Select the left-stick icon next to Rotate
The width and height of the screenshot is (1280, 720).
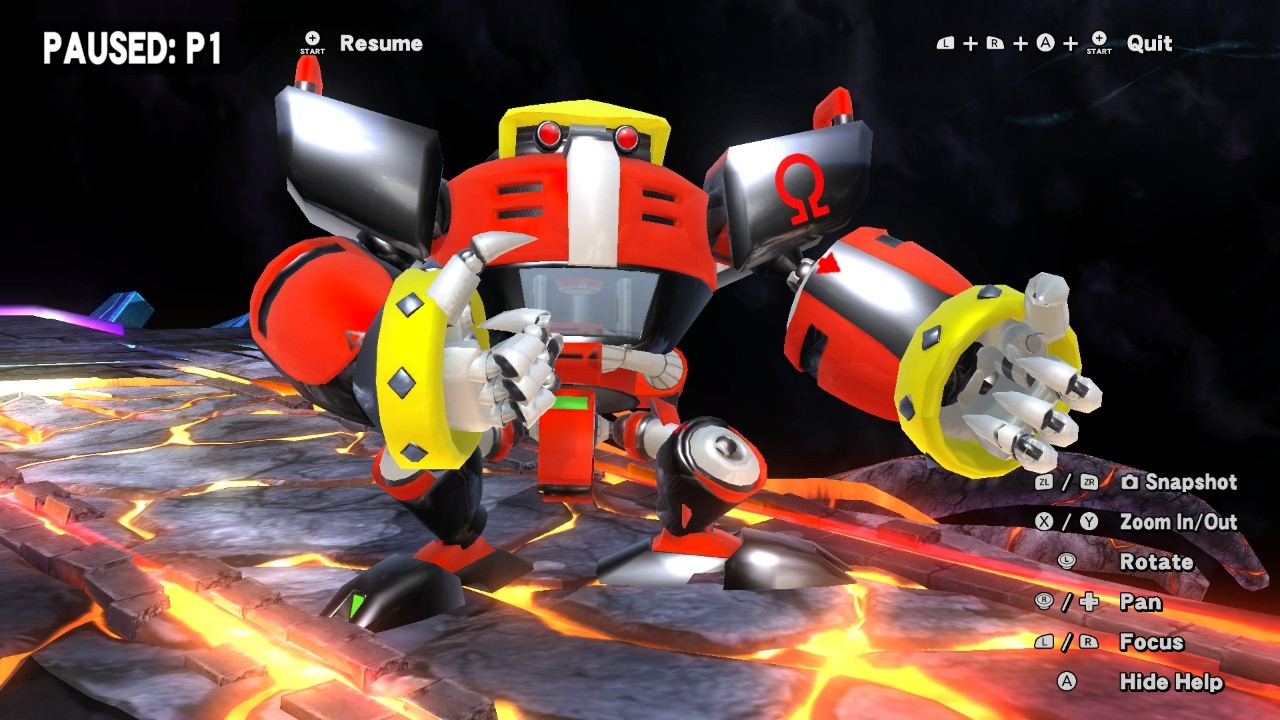(x=1068, y=562)
